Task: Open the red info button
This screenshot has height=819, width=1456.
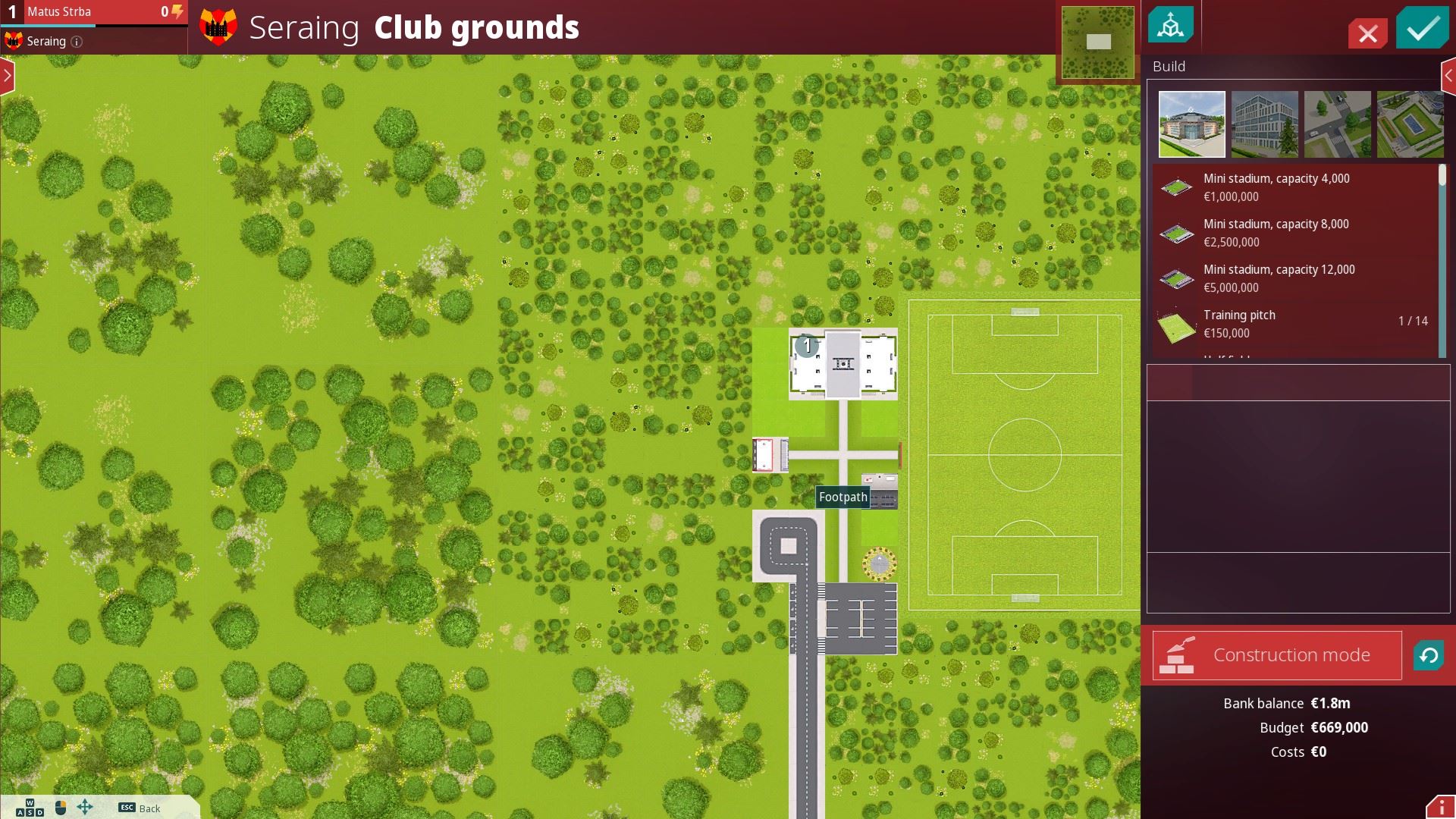Action: click(x=1441, y=807)
